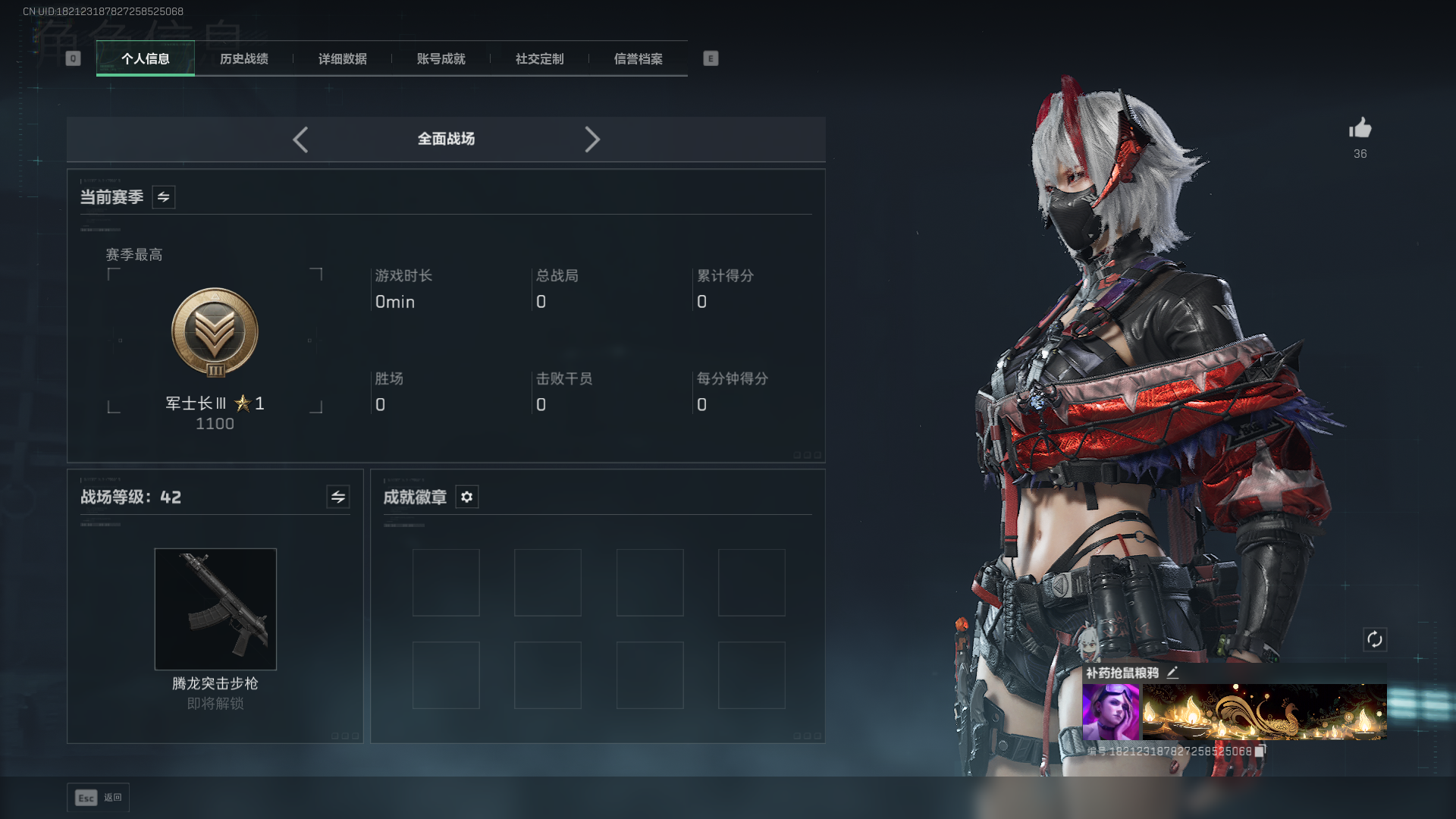Copy the player ID number

point(1260,751)
